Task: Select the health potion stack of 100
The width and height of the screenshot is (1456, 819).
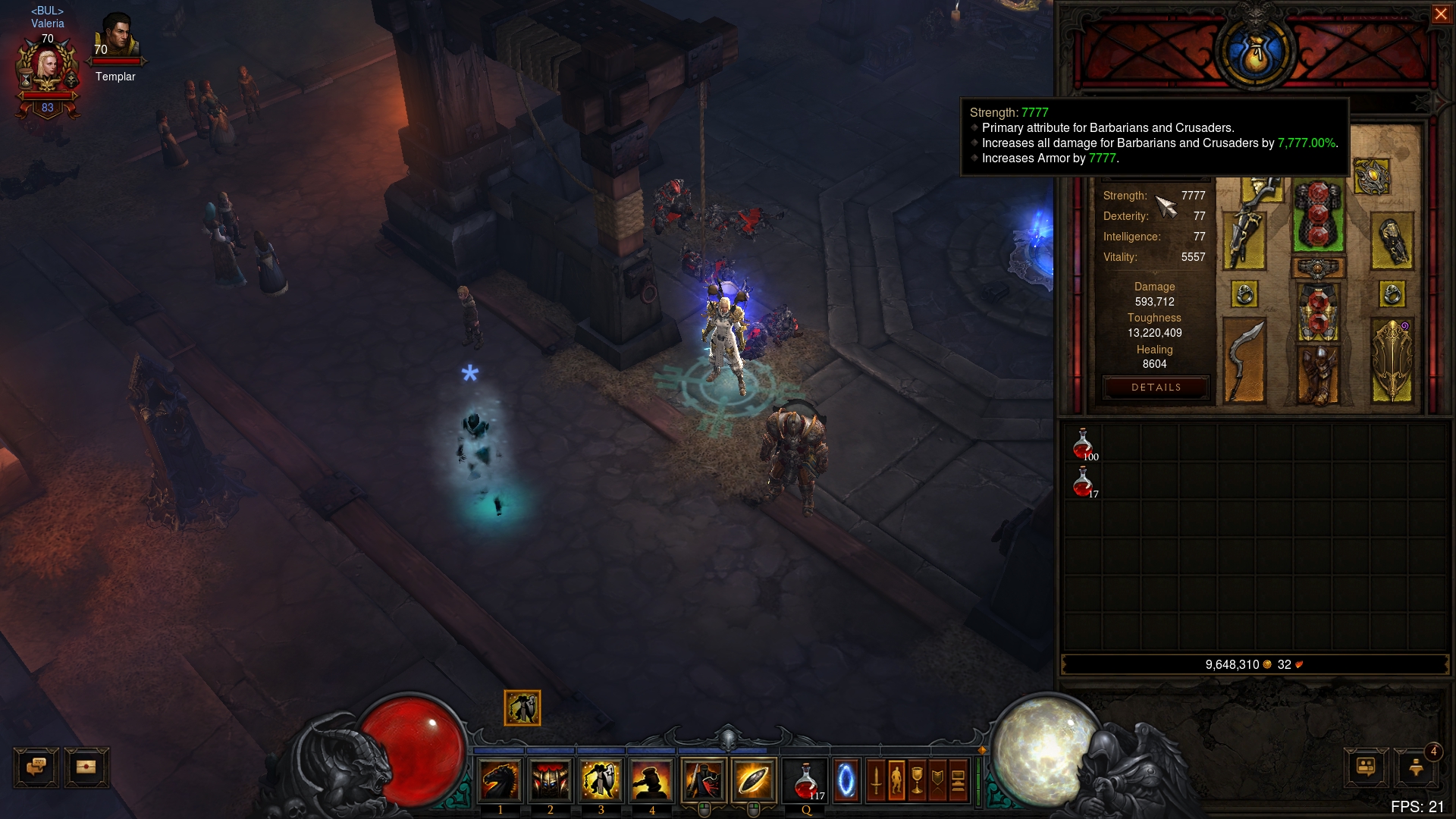Action: coord(1083,444)
